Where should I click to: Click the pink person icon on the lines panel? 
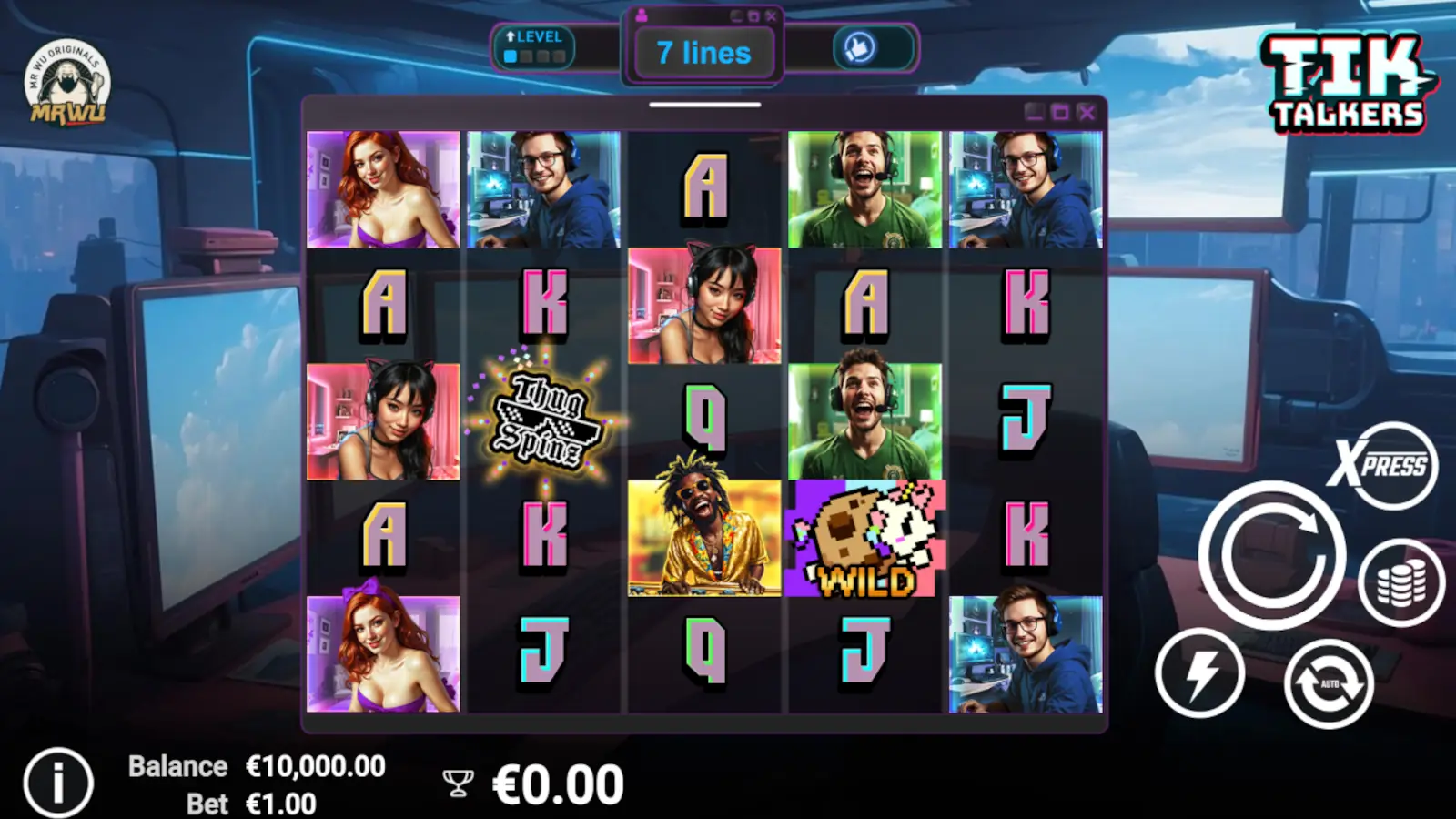[x=641, y=15]
